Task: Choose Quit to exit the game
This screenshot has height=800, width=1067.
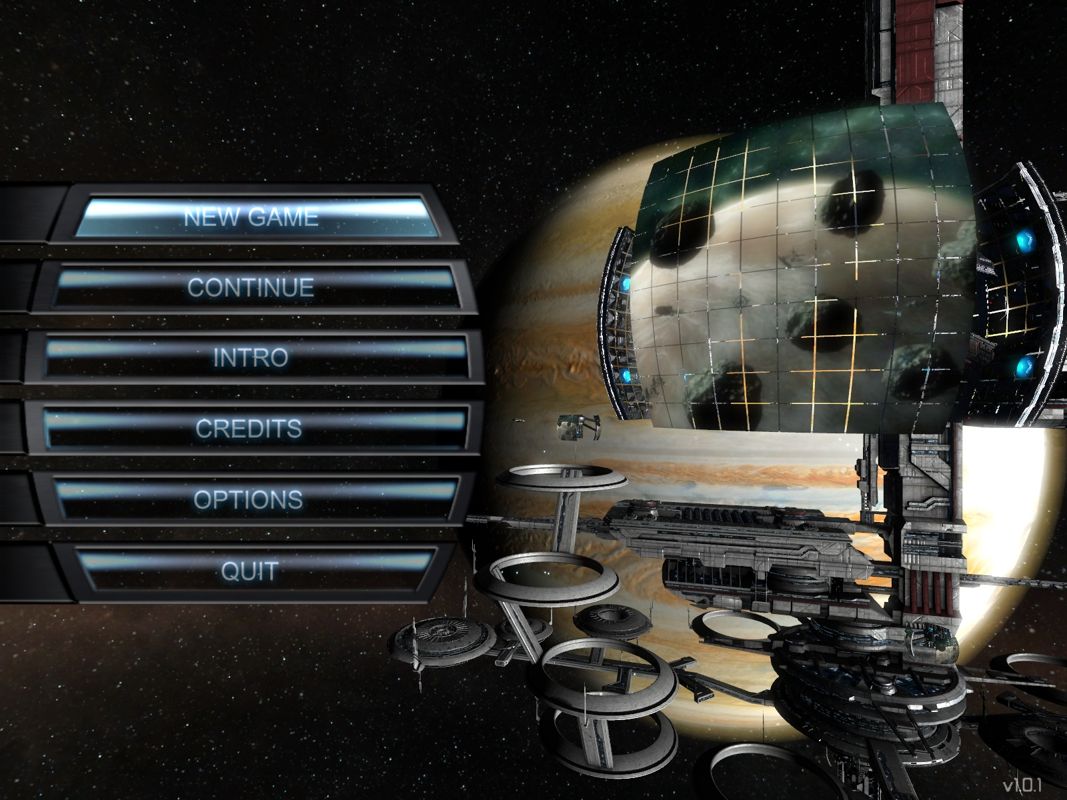Action: pos(250,570)
